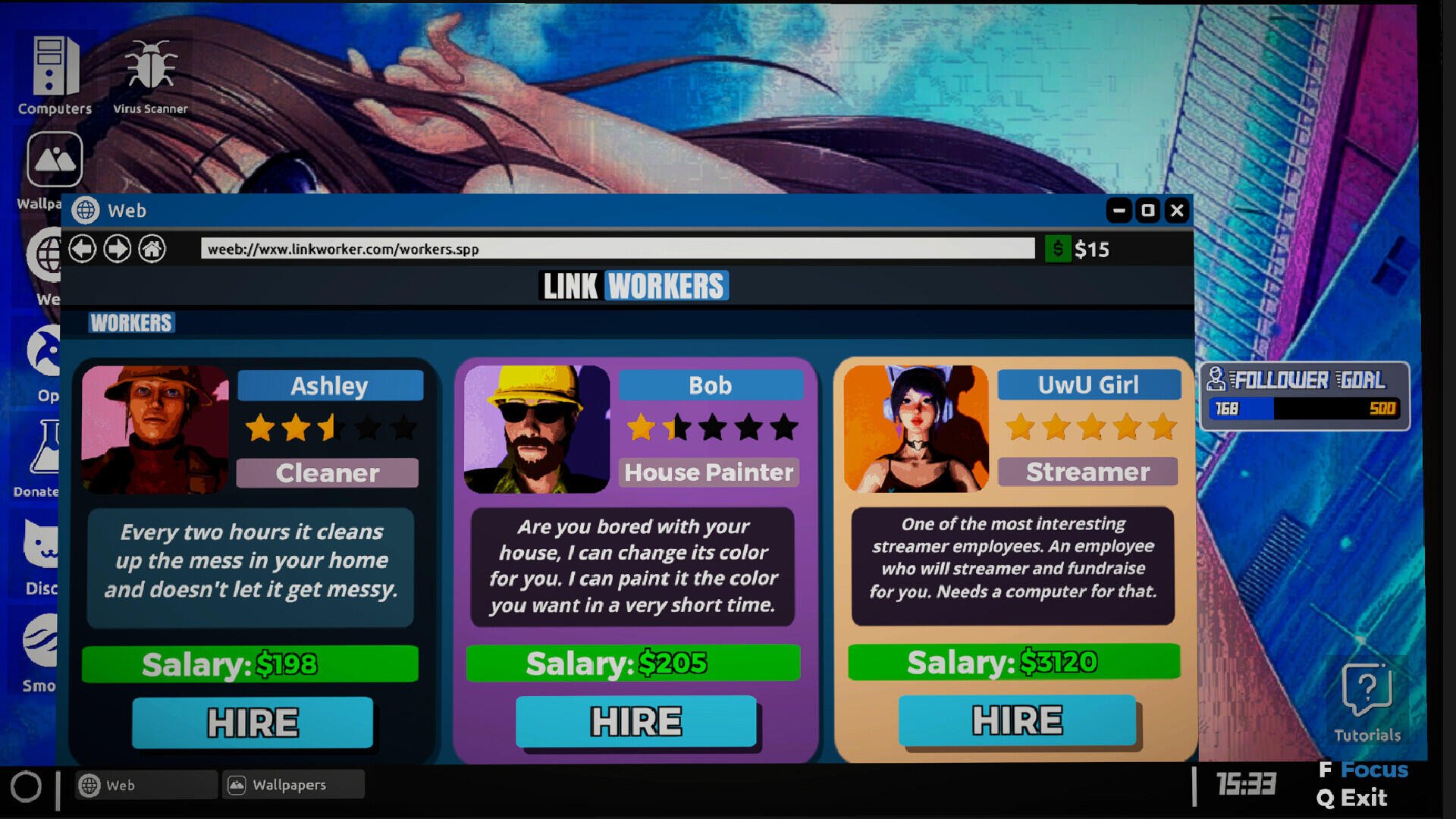Navigate back with the browser back arrow
The width and height of the screenshot is (1456, 819).
click(x=83, y=249)
